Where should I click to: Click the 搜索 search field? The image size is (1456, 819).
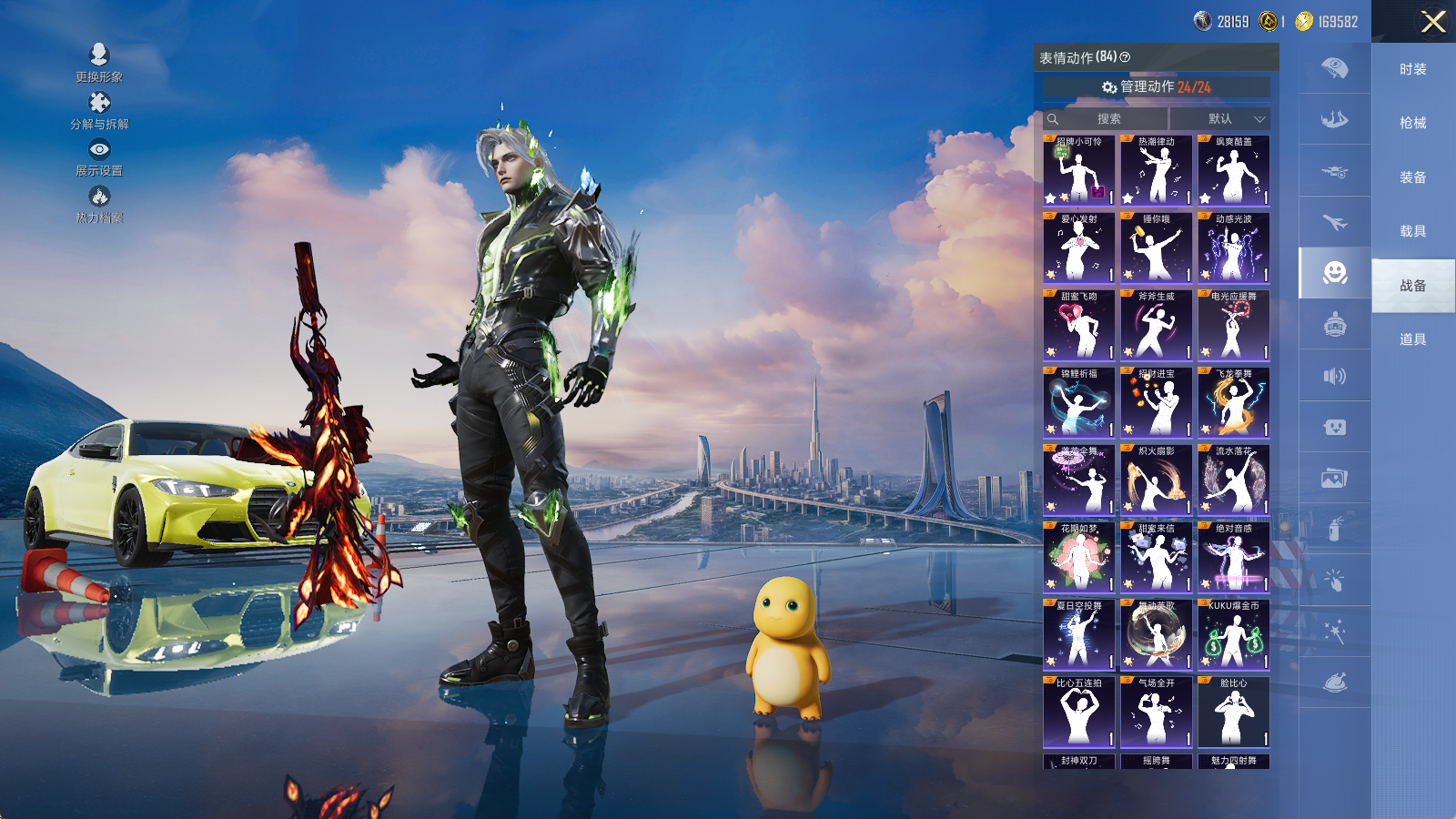pos(1107,119)
